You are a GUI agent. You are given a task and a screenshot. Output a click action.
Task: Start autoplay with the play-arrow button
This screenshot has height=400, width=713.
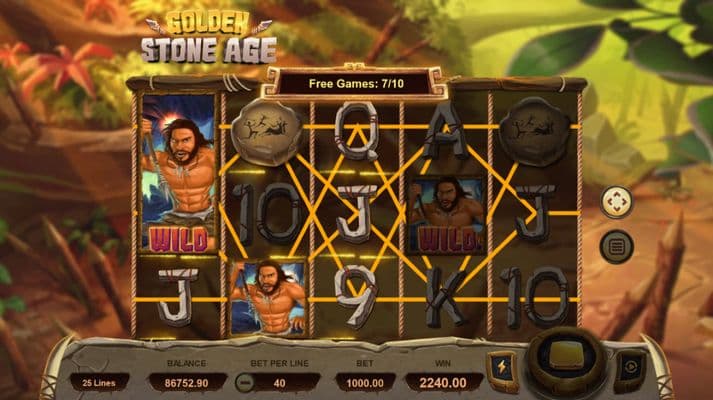click(x=629, y=367)
